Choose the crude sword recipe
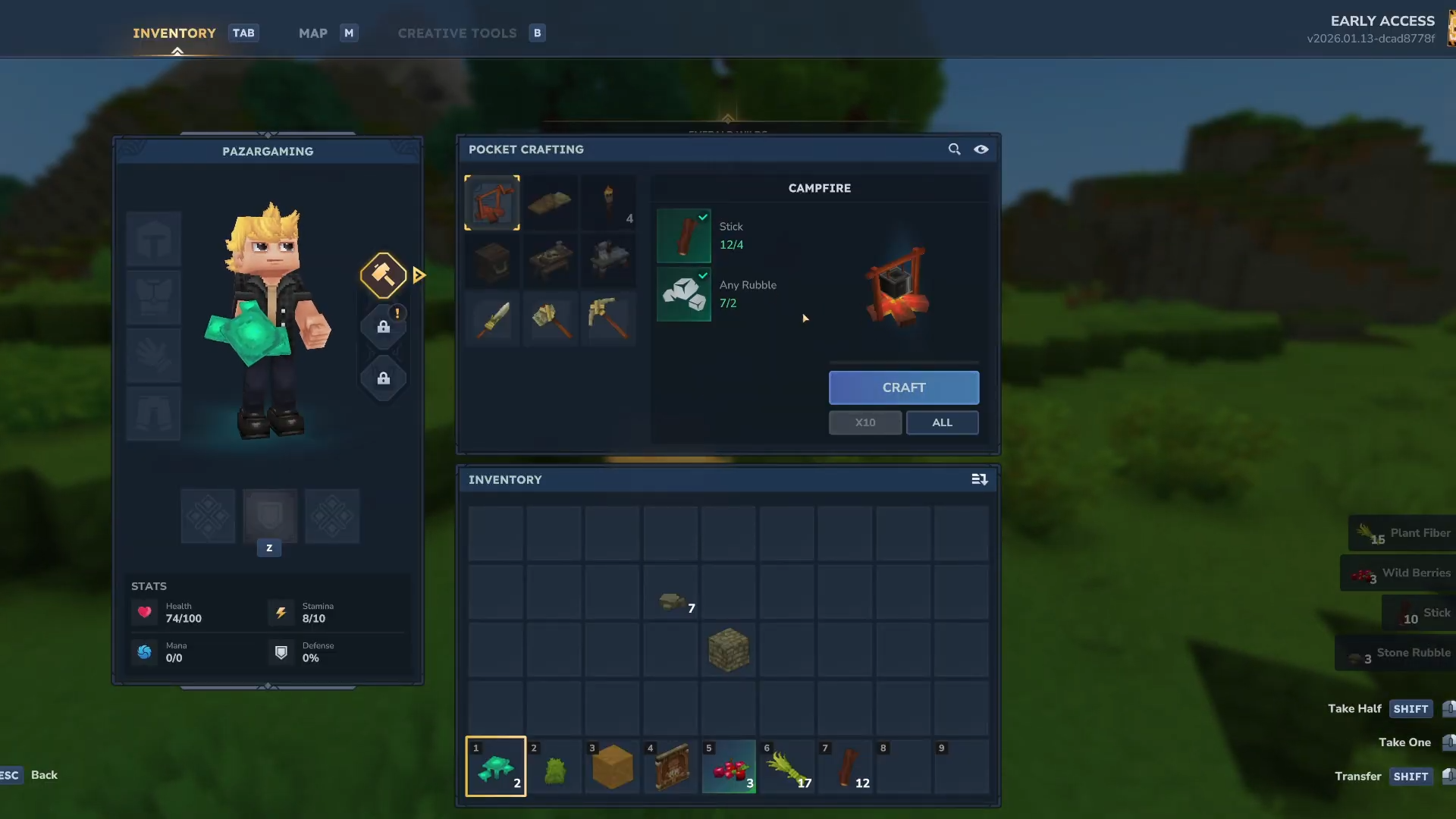The width and height of the screenshot is (1456, 819). point(492,318)
